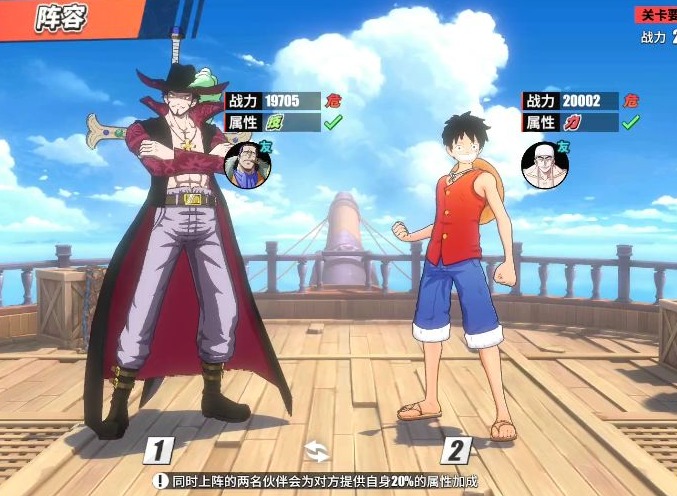Open the red 关卡要 stage requirements label

657,15
